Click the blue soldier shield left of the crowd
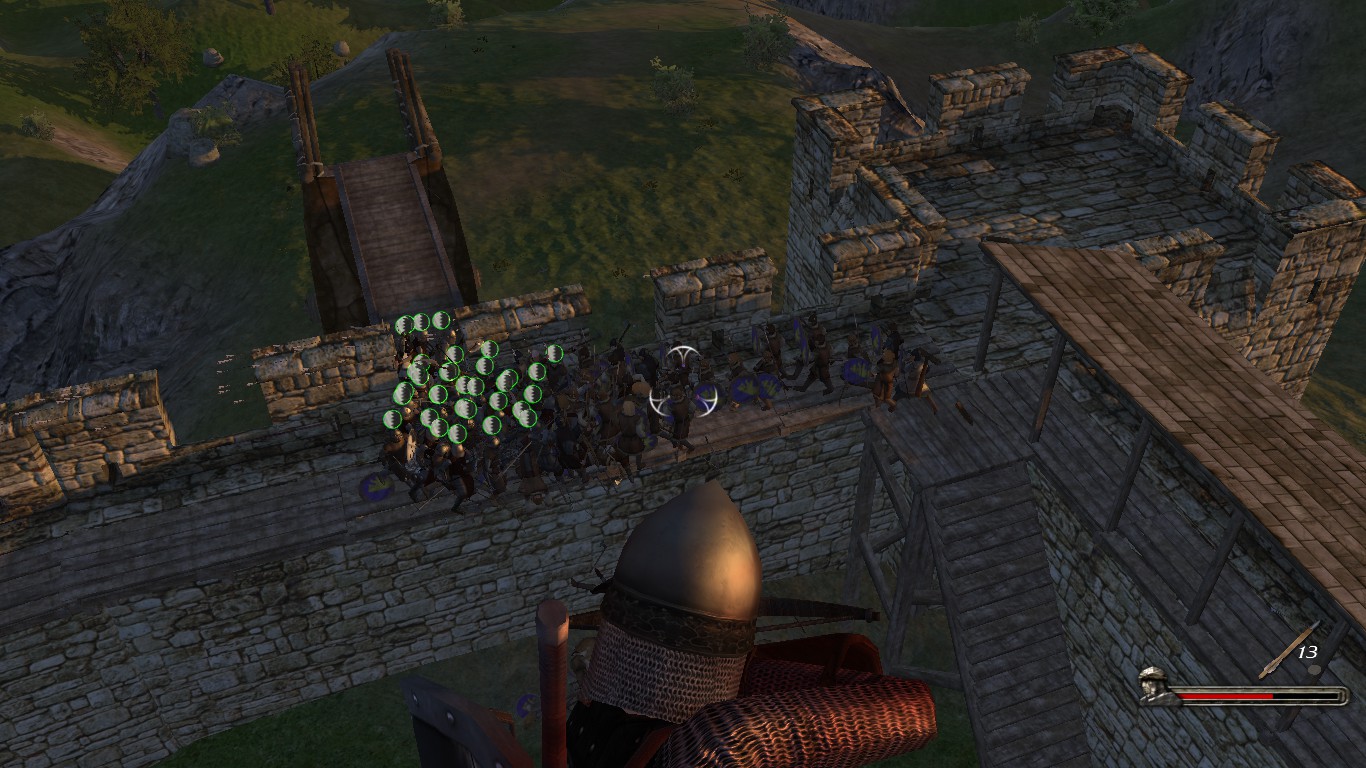1366x768 pixels. pos(375,486)
